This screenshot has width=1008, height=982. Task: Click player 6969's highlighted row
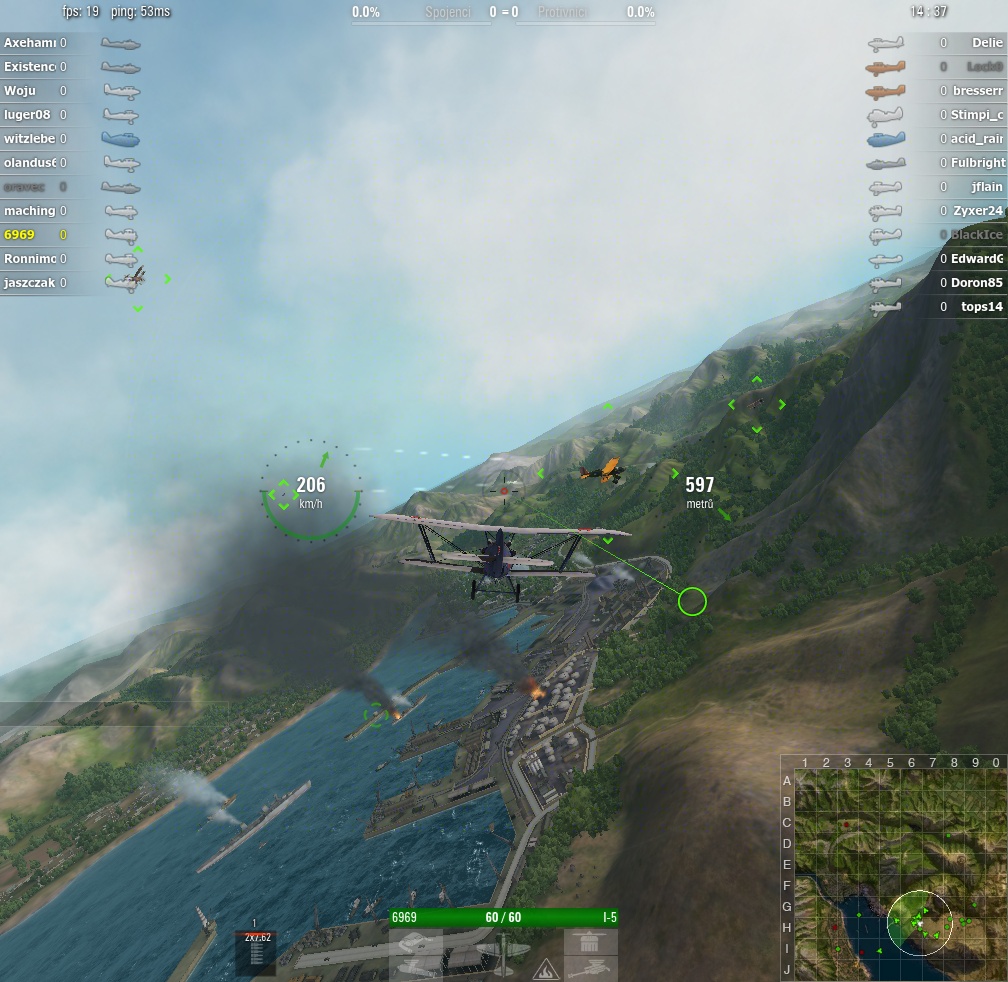click(x=19, y=235)
